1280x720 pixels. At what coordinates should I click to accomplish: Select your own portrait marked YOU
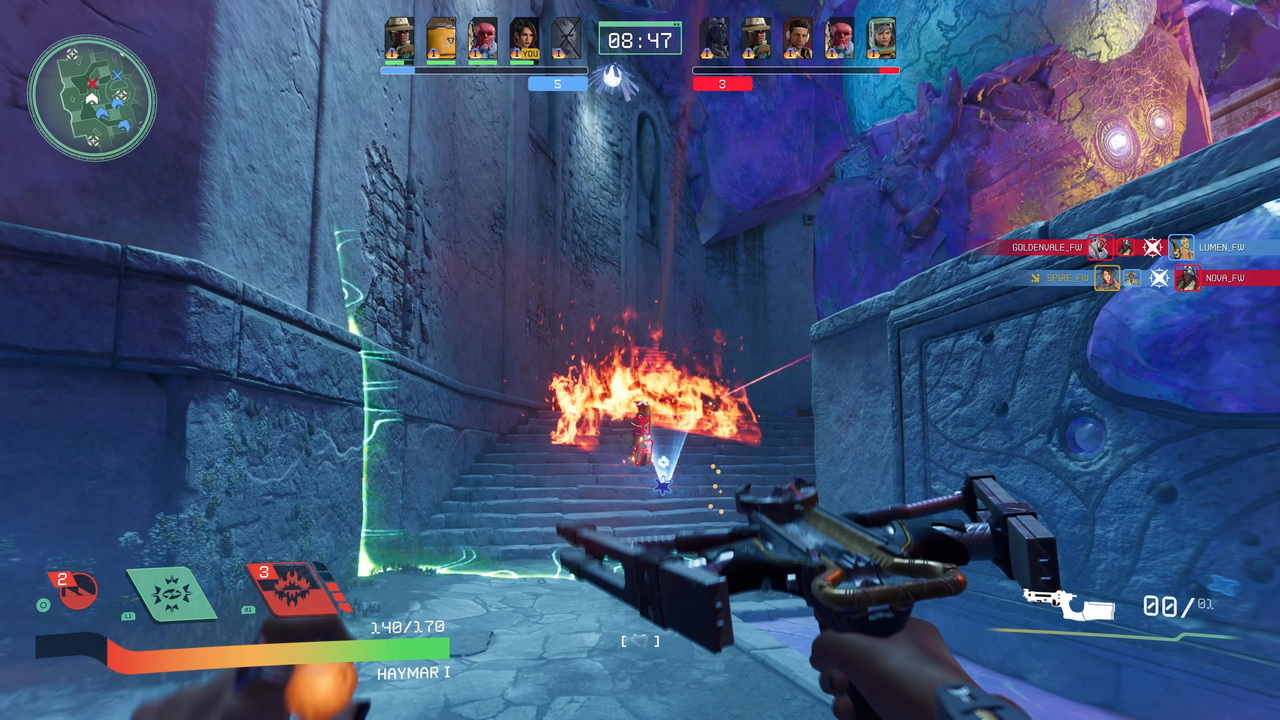click(524, 39)
